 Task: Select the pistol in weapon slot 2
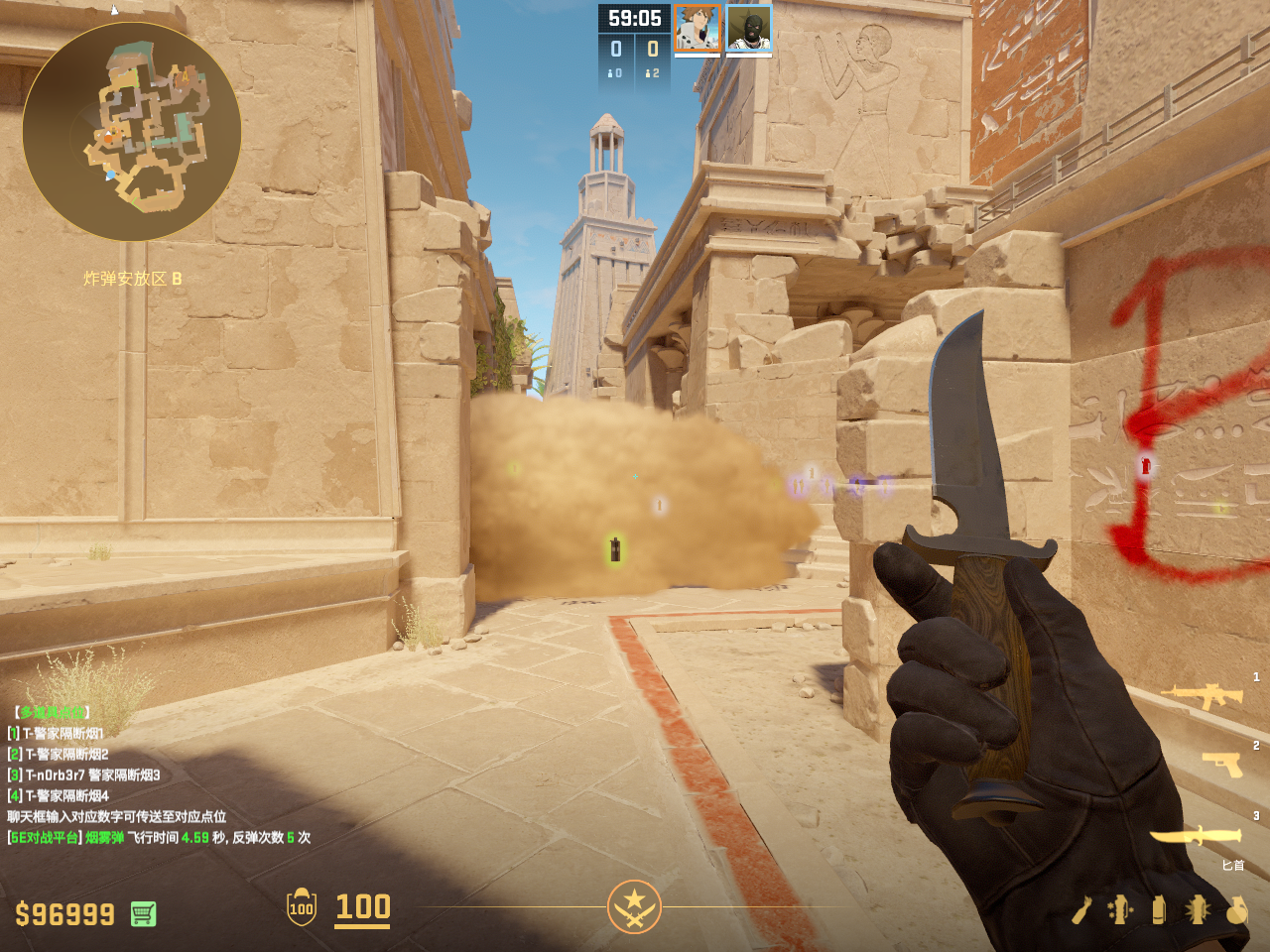point(1222,764)
